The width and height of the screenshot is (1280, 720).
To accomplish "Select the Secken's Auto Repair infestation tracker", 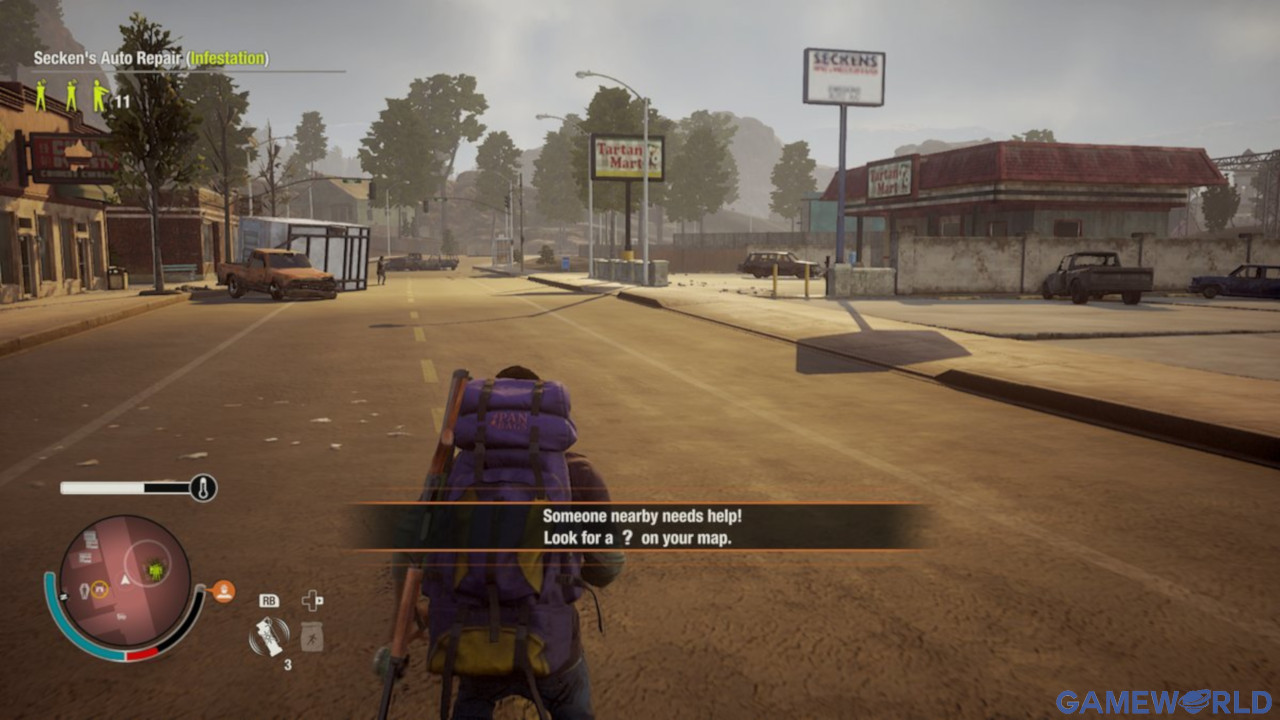I will tap(150, 59).
